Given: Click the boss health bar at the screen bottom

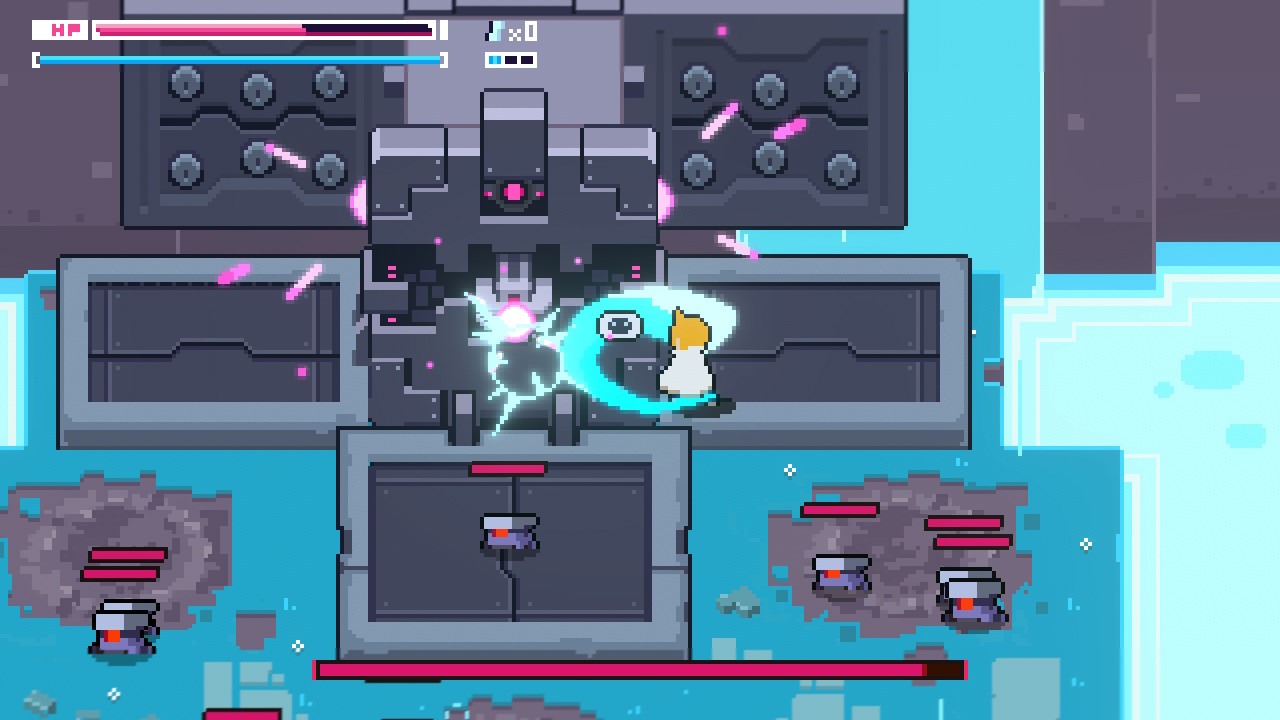Looking at the screenshot, I should click(x=640, y=668).
